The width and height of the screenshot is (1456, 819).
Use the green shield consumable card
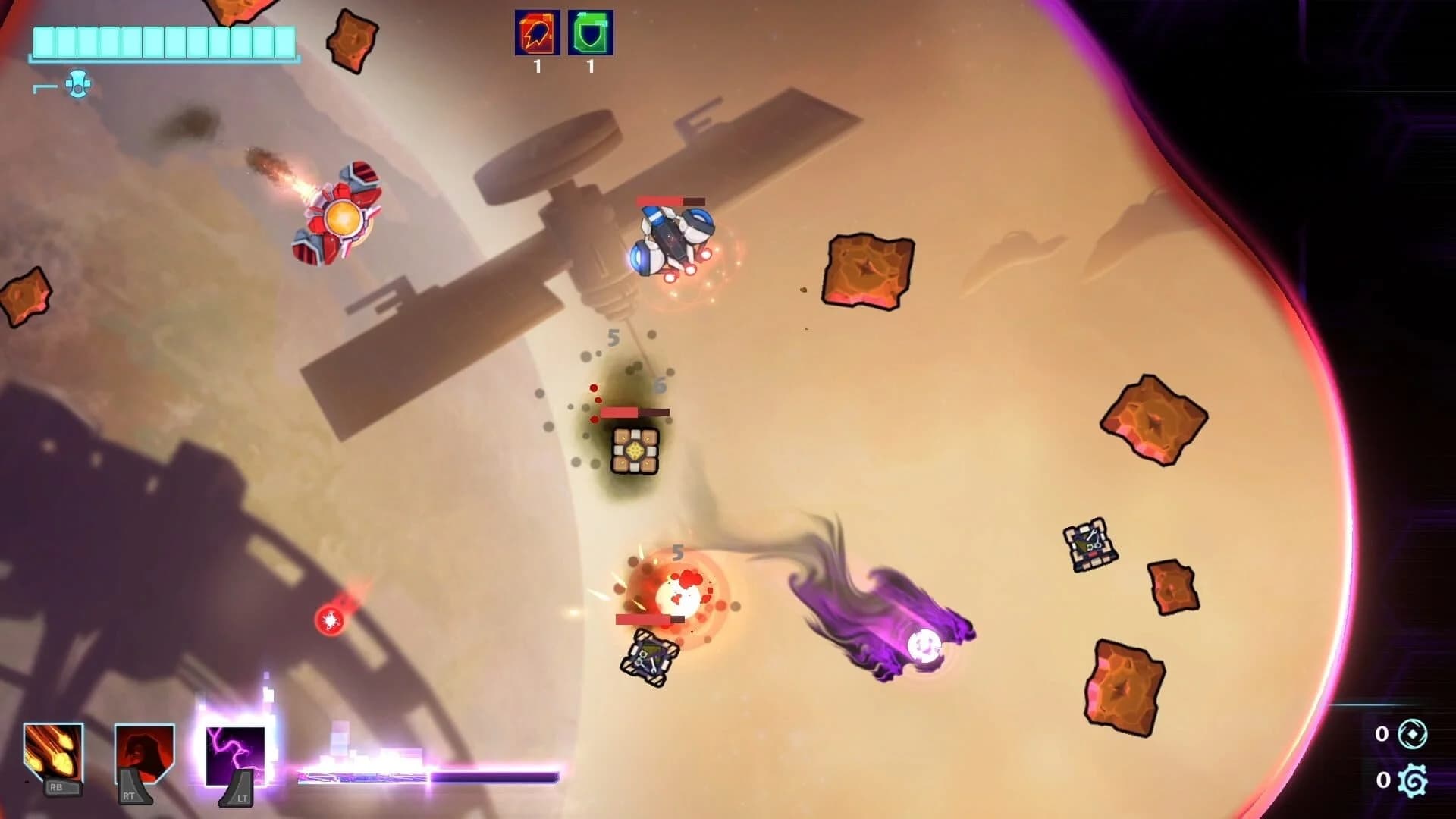590,34
